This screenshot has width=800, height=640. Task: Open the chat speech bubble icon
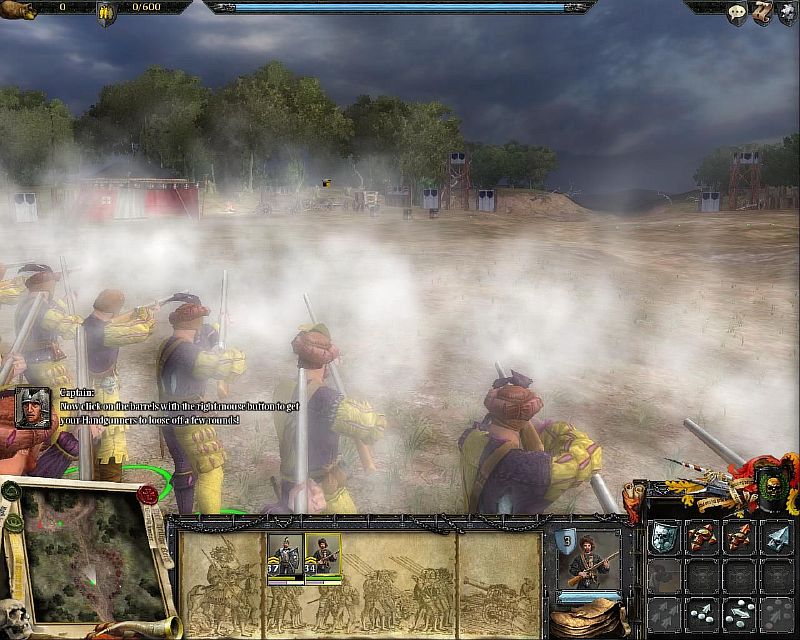(737, 13)
